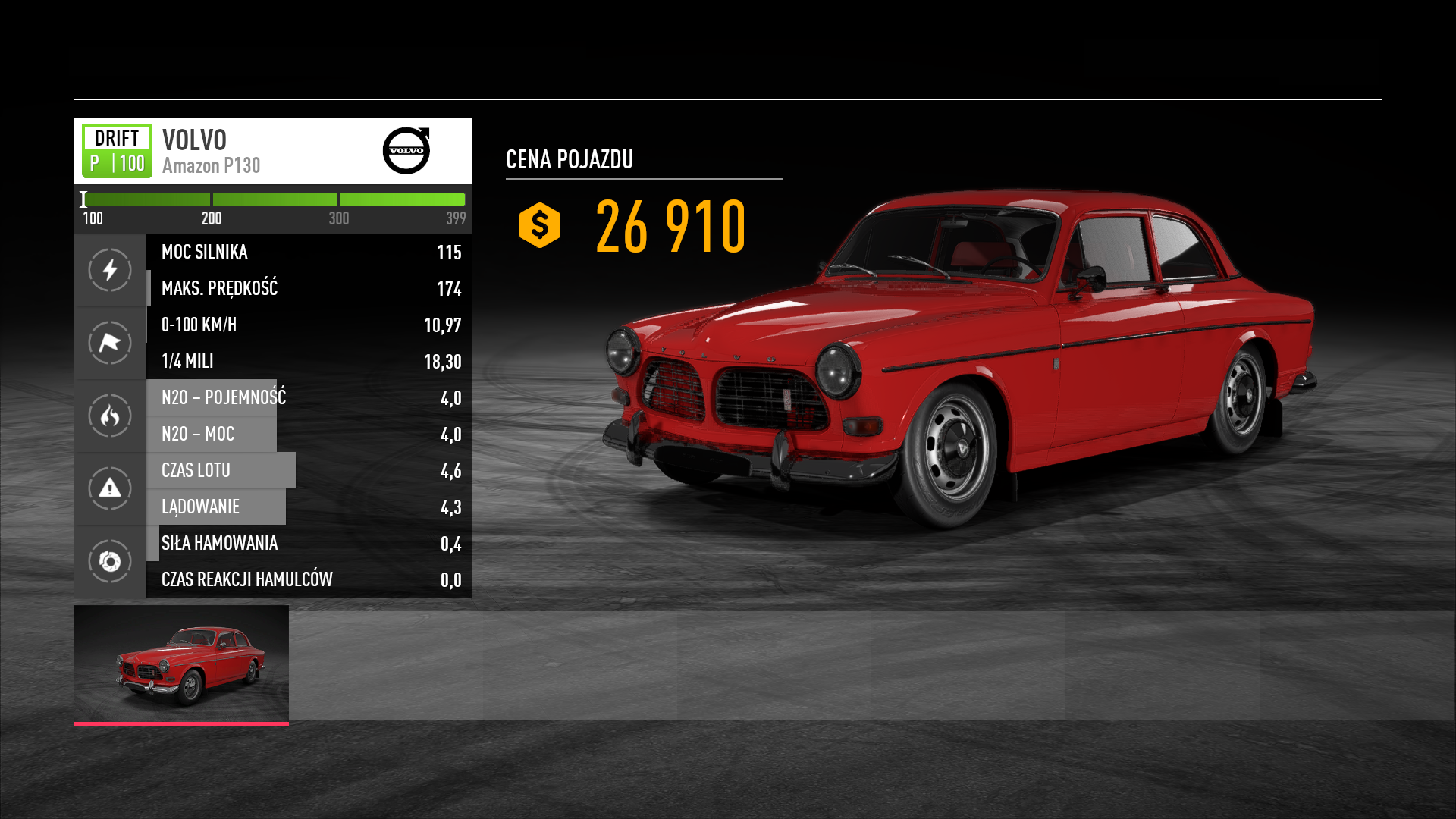Click the warning triangle air stats icon
The height and width of the screenshot is (819, 1456).
tap(110, 488)
